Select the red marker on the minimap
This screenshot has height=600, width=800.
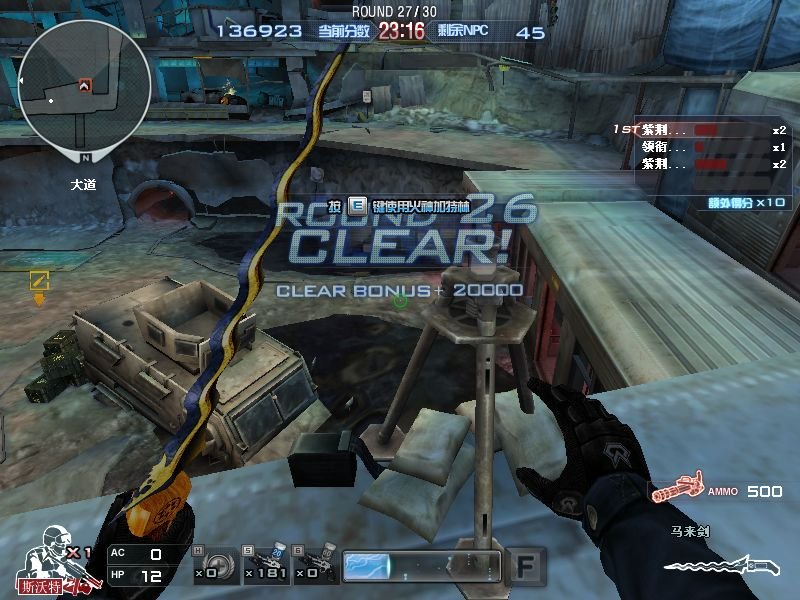point(84,86)
